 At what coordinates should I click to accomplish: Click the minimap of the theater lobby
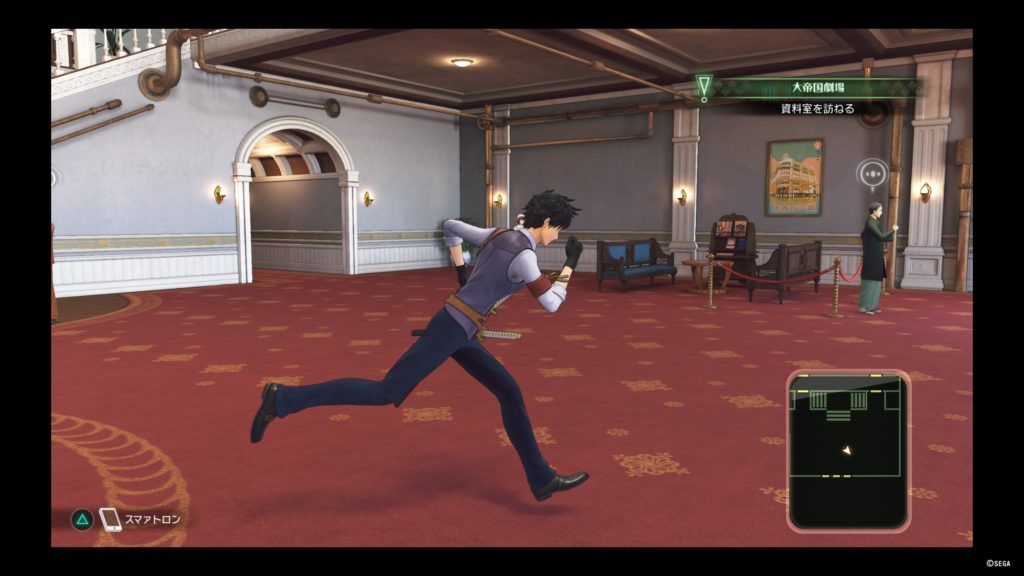[848, 449]
